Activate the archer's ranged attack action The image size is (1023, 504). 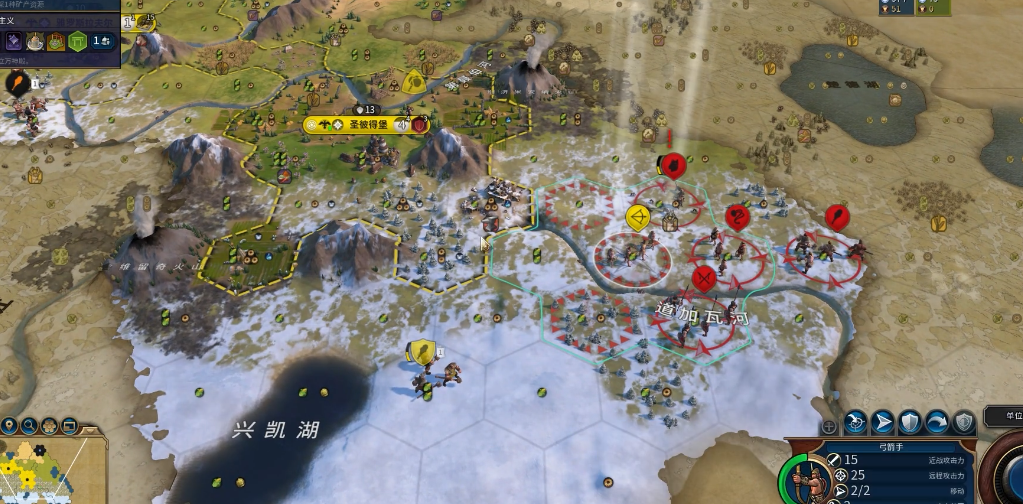(x=856, y=422)
